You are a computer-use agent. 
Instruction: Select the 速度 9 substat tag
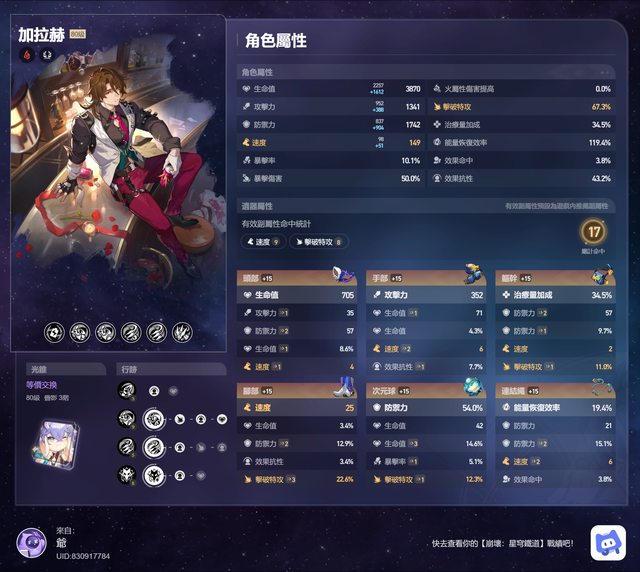click(x=264, y=242)
